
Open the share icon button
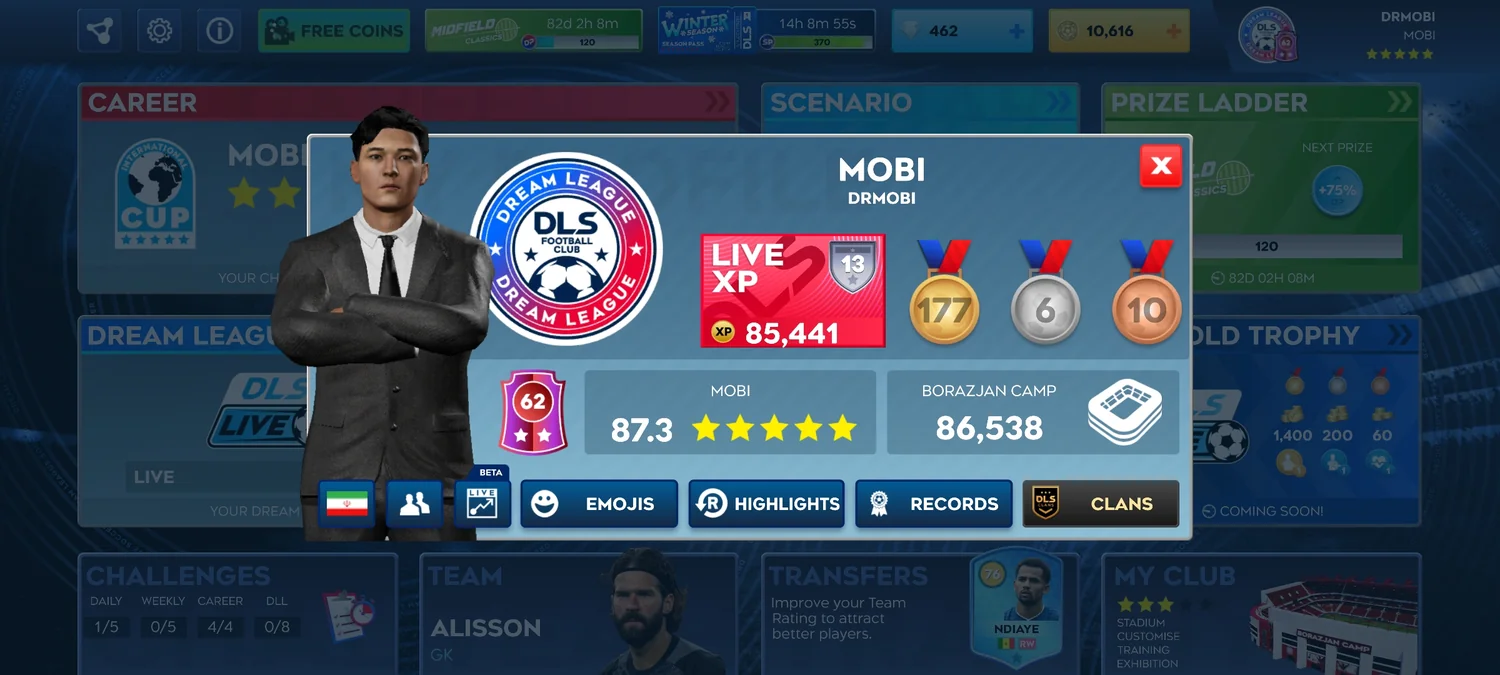pos(99,31)
